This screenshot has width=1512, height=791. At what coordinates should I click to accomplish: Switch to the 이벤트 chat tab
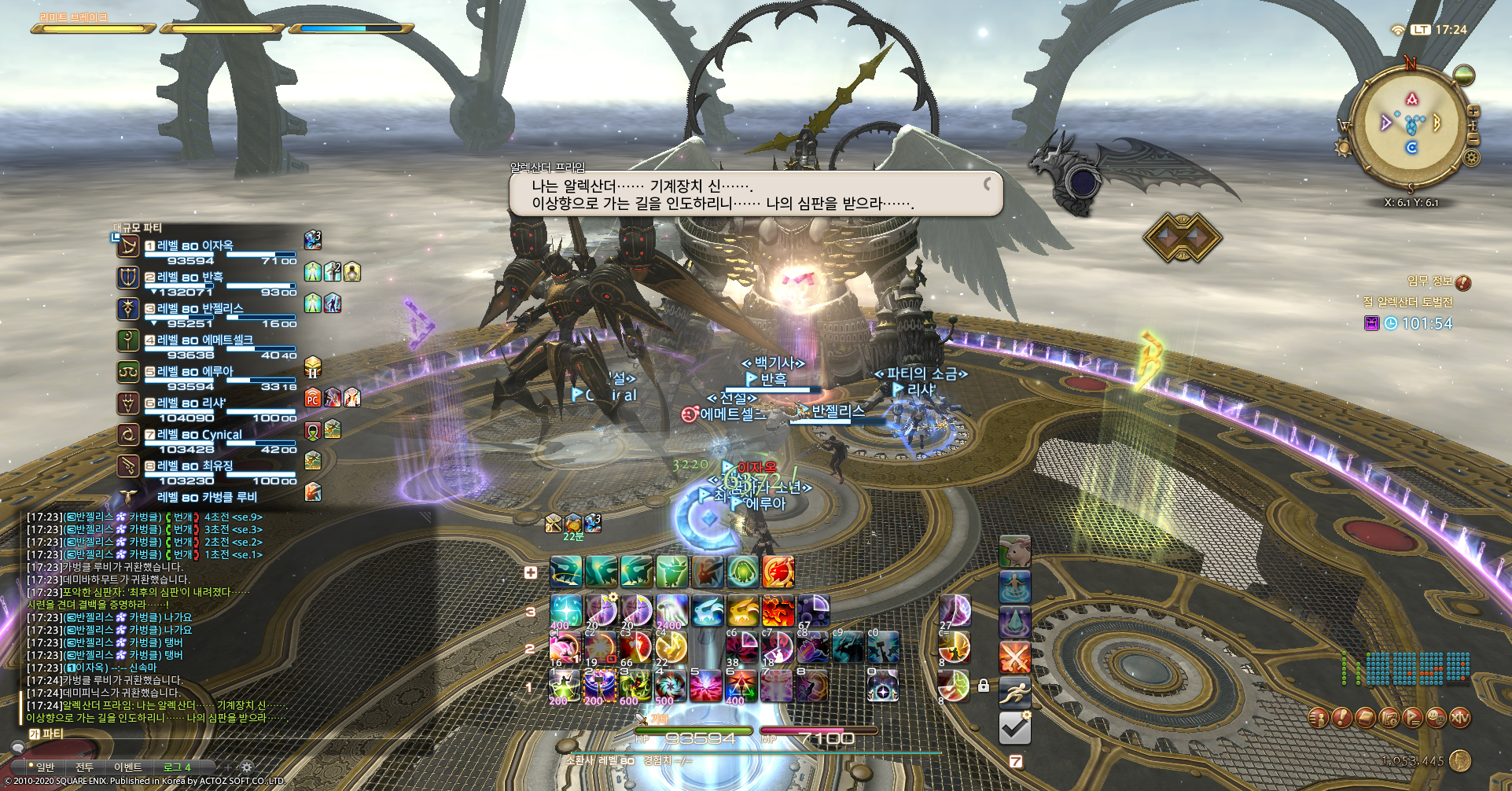pyautogui.click(x=128, y=767)
